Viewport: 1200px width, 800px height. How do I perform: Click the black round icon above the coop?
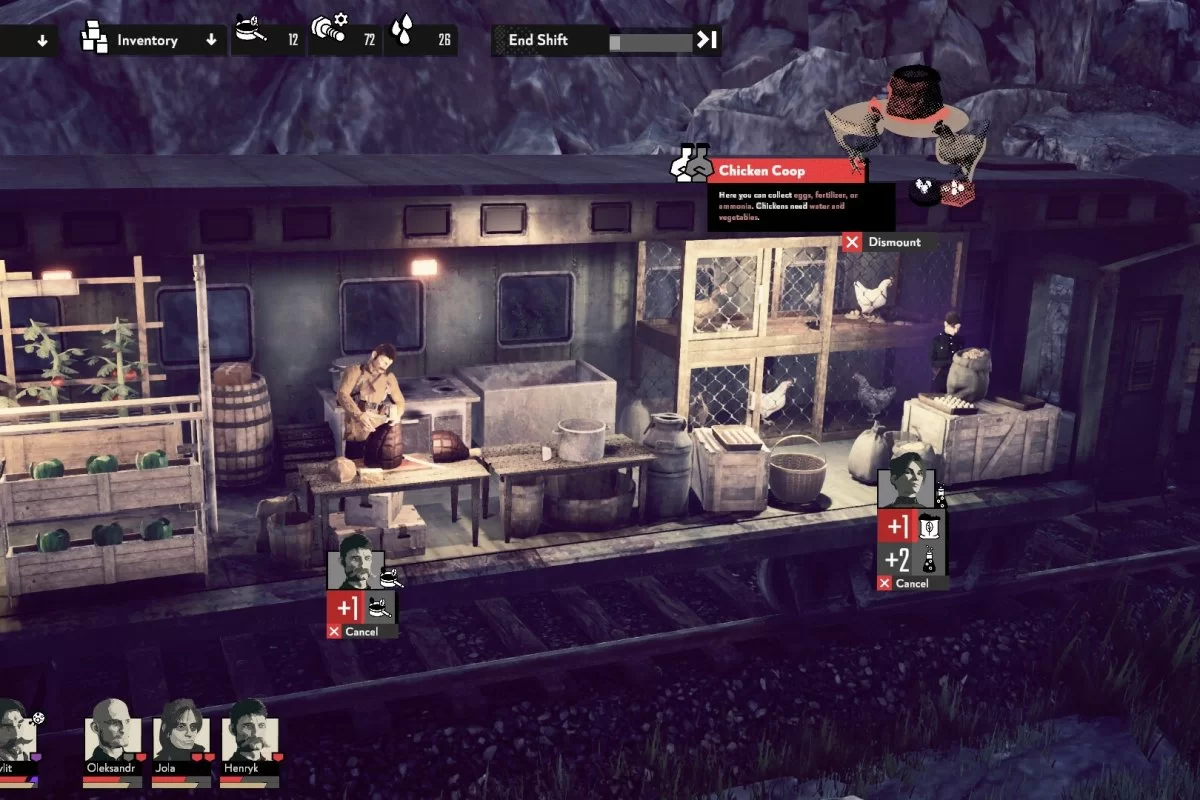(x=924, y=189)
